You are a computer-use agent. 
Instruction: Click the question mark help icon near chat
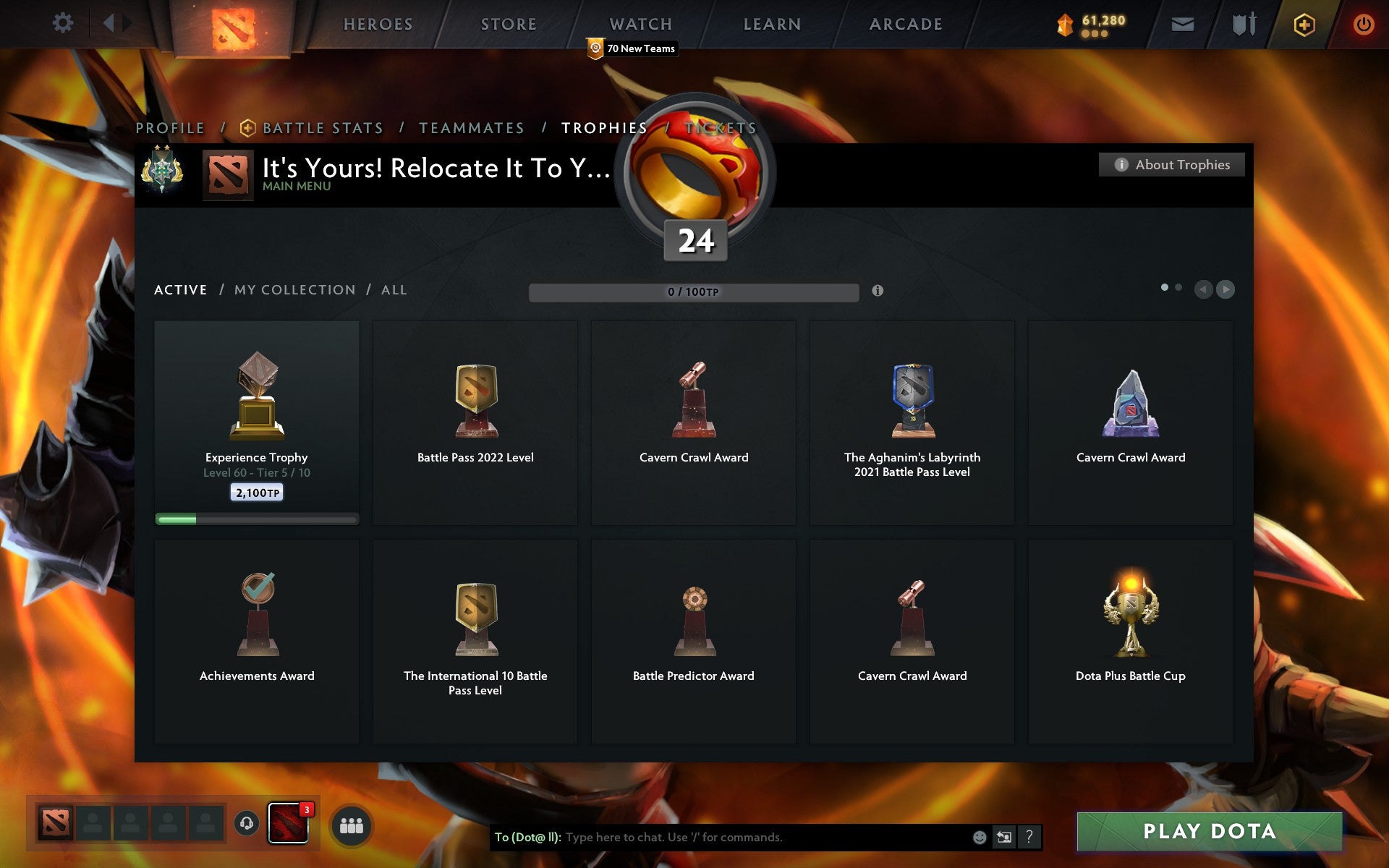1028,838
